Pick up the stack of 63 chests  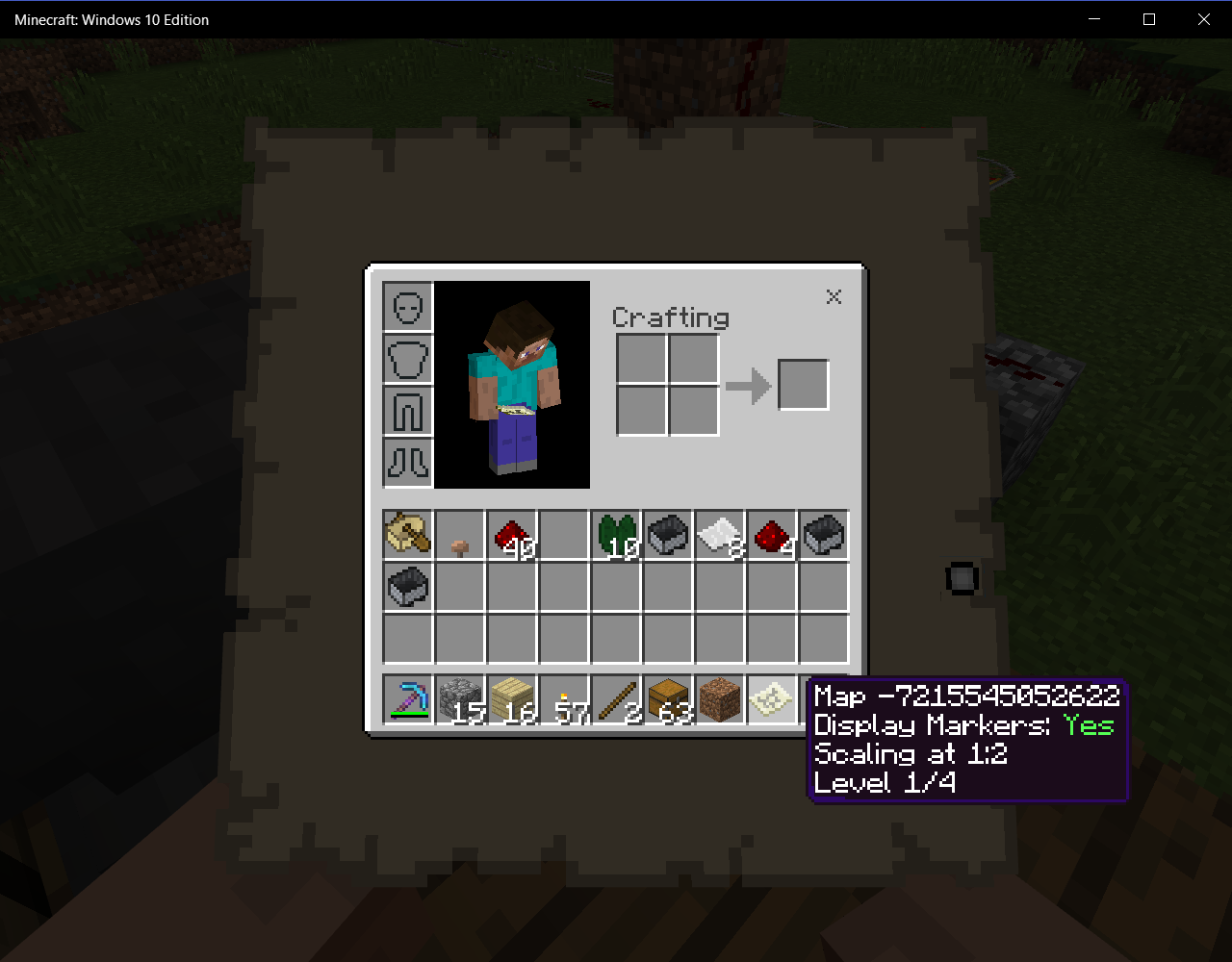(668, 698)
